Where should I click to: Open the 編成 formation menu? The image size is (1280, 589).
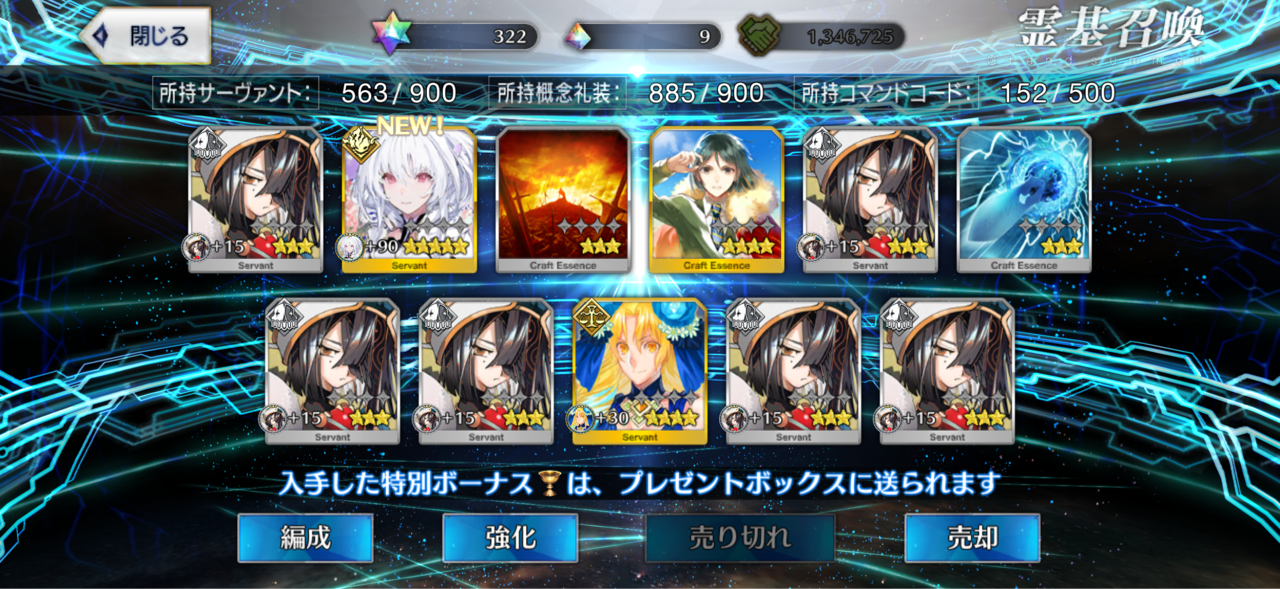(x=305, y=538)
